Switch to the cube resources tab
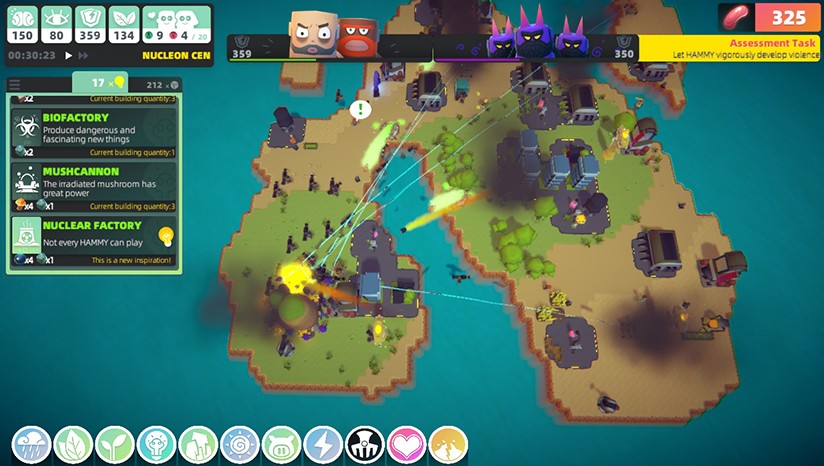The height and width of the screenshot is (466, 824). pos(162,84)
